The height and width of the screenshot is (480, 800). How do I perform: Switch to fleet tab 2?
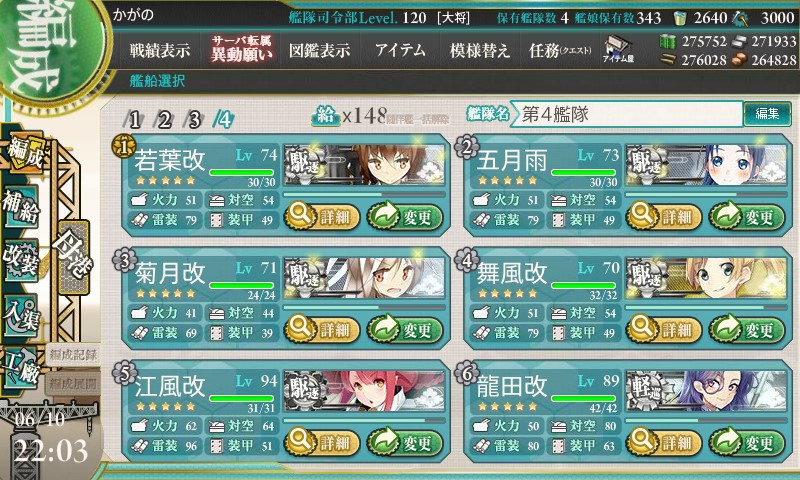click(x=165, y=119)
